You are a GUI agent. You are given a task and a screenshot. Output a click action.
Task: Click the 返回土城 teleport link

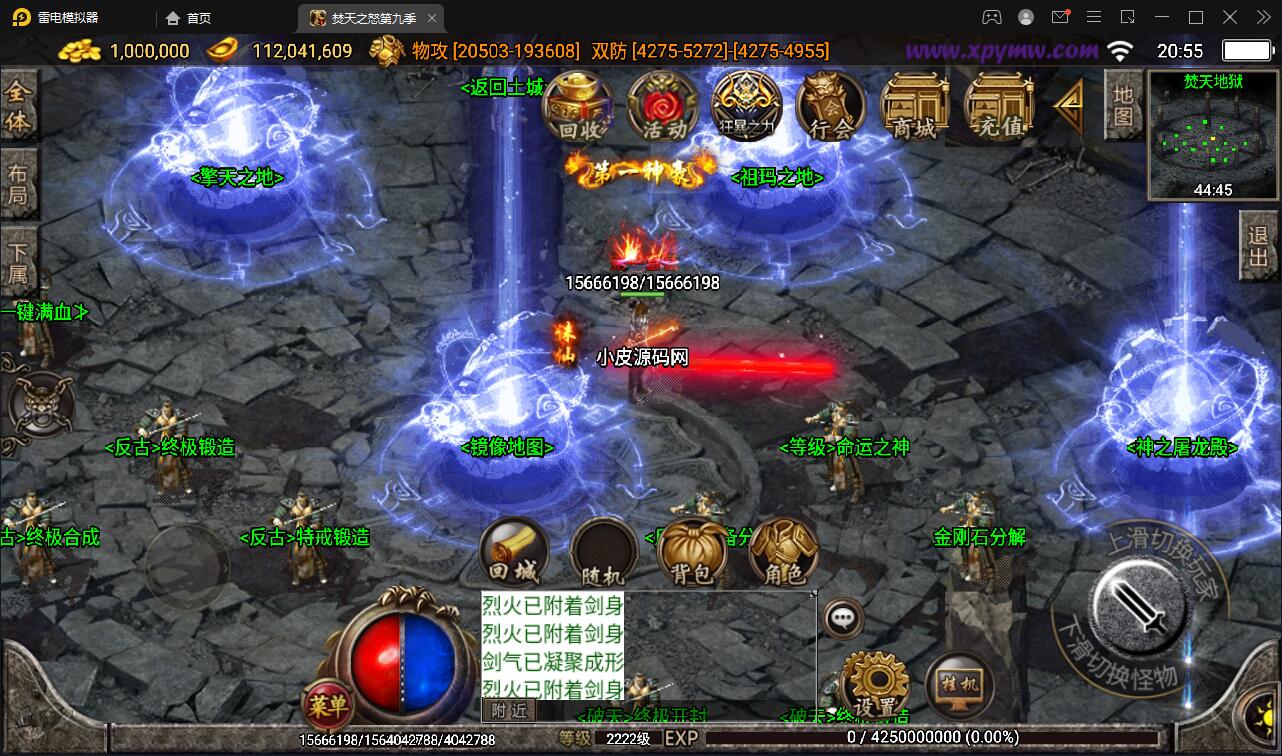coord(500,88)
